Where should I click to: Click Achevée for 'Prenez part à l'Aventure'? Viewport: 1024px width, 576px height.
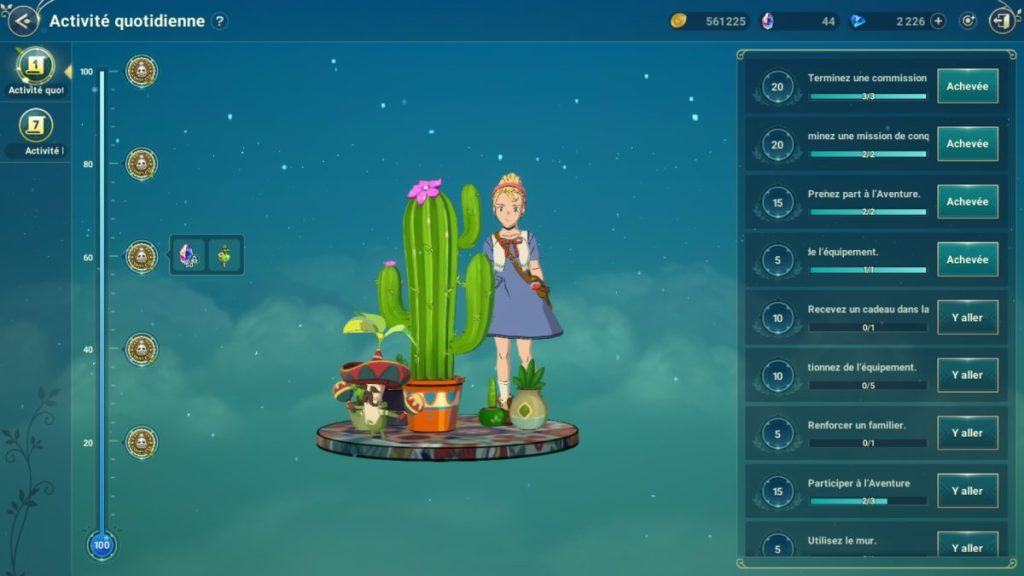[x=967, y=202]
